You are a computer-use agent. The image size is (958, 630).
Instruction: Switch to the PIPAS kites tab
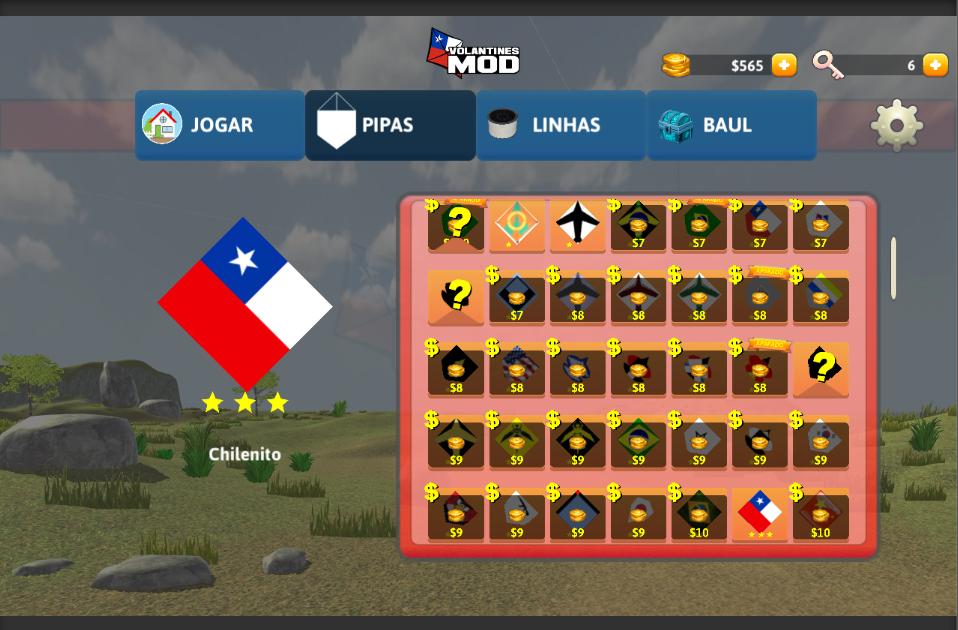point(390,125)
